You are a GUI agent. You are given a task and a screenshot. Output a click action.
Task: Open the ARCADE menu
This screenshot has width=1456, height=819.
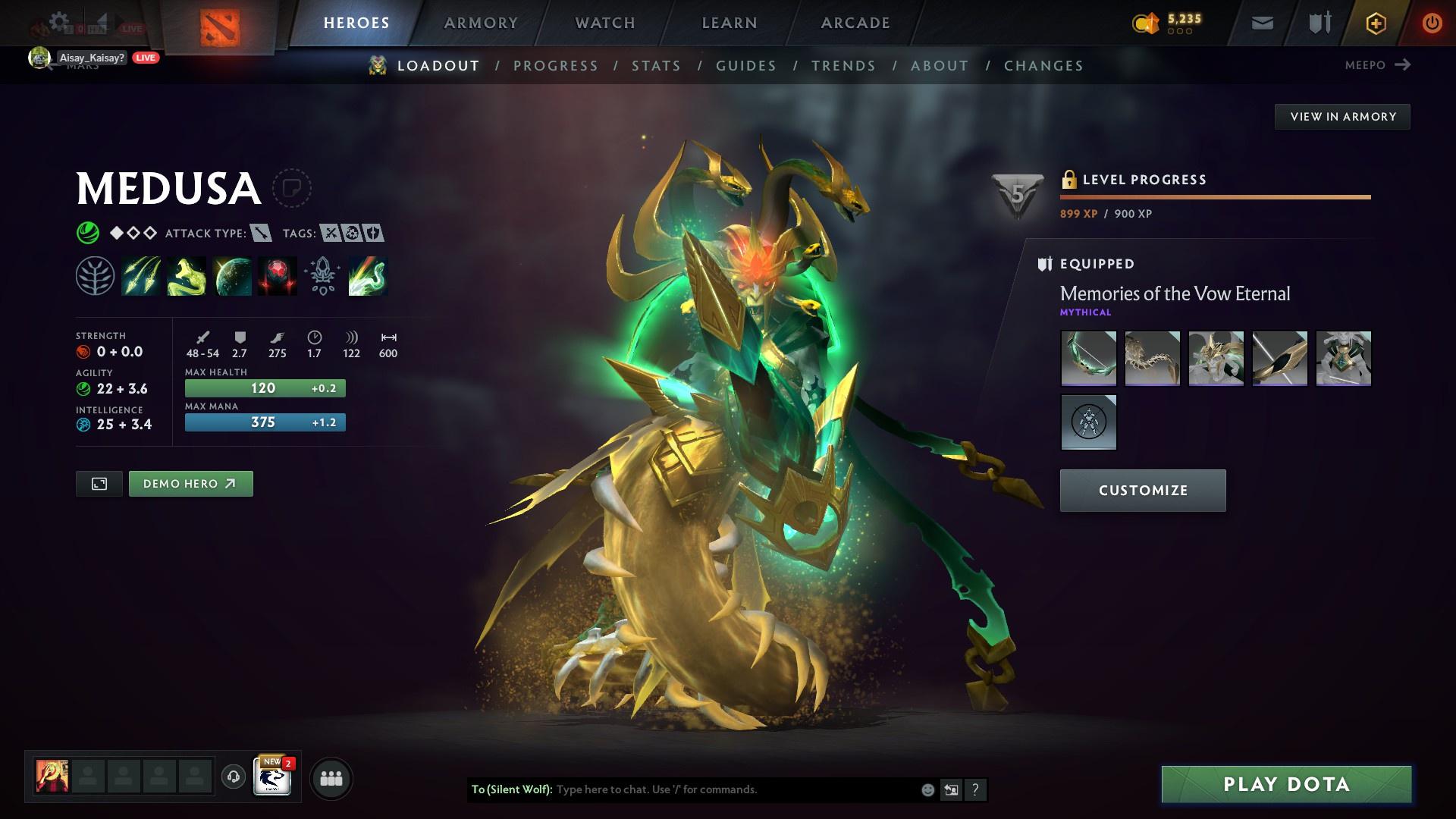855,23
